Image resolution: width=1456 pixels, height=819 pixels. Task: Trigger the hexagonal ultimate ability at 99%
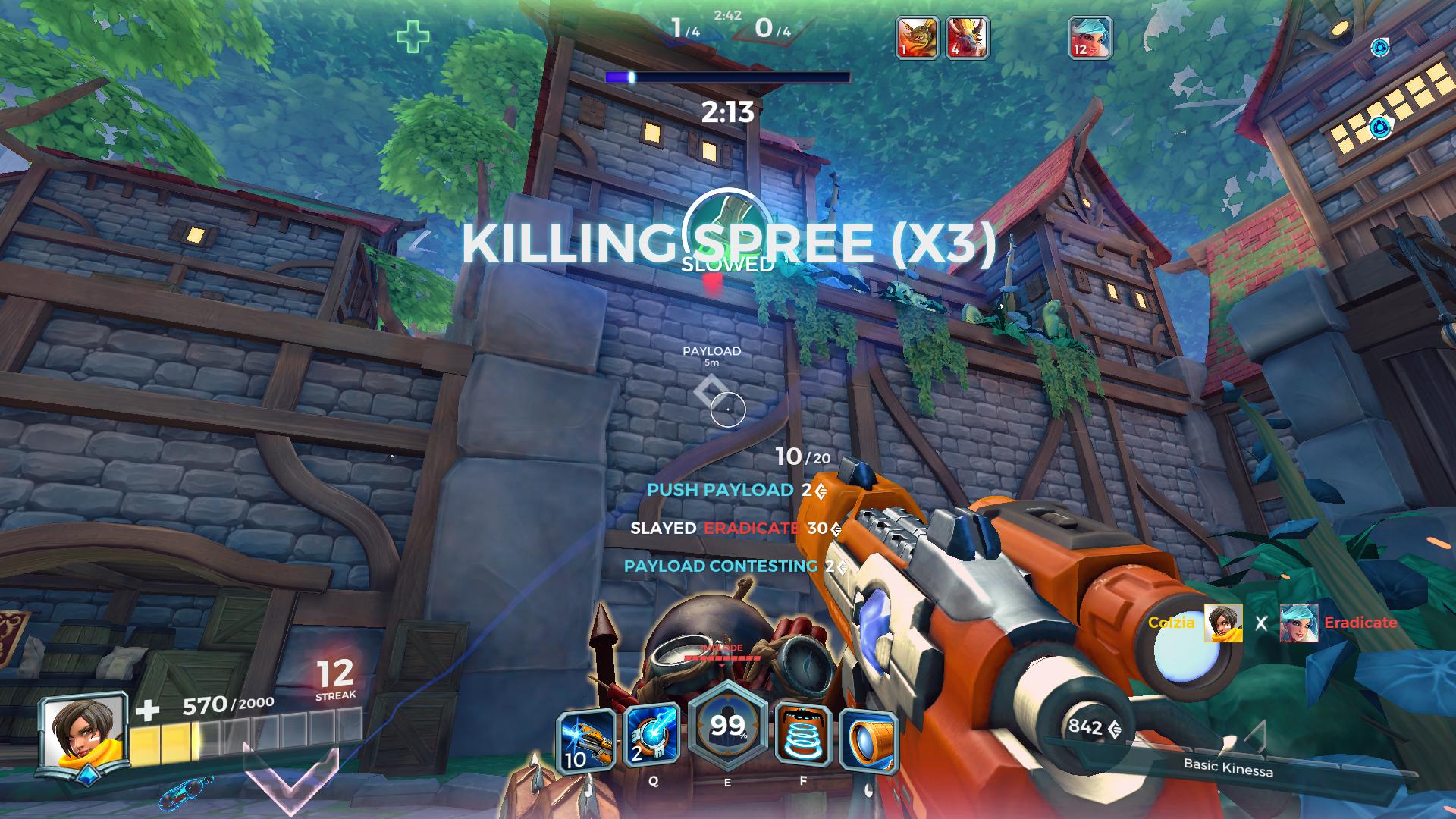[727, 730]
